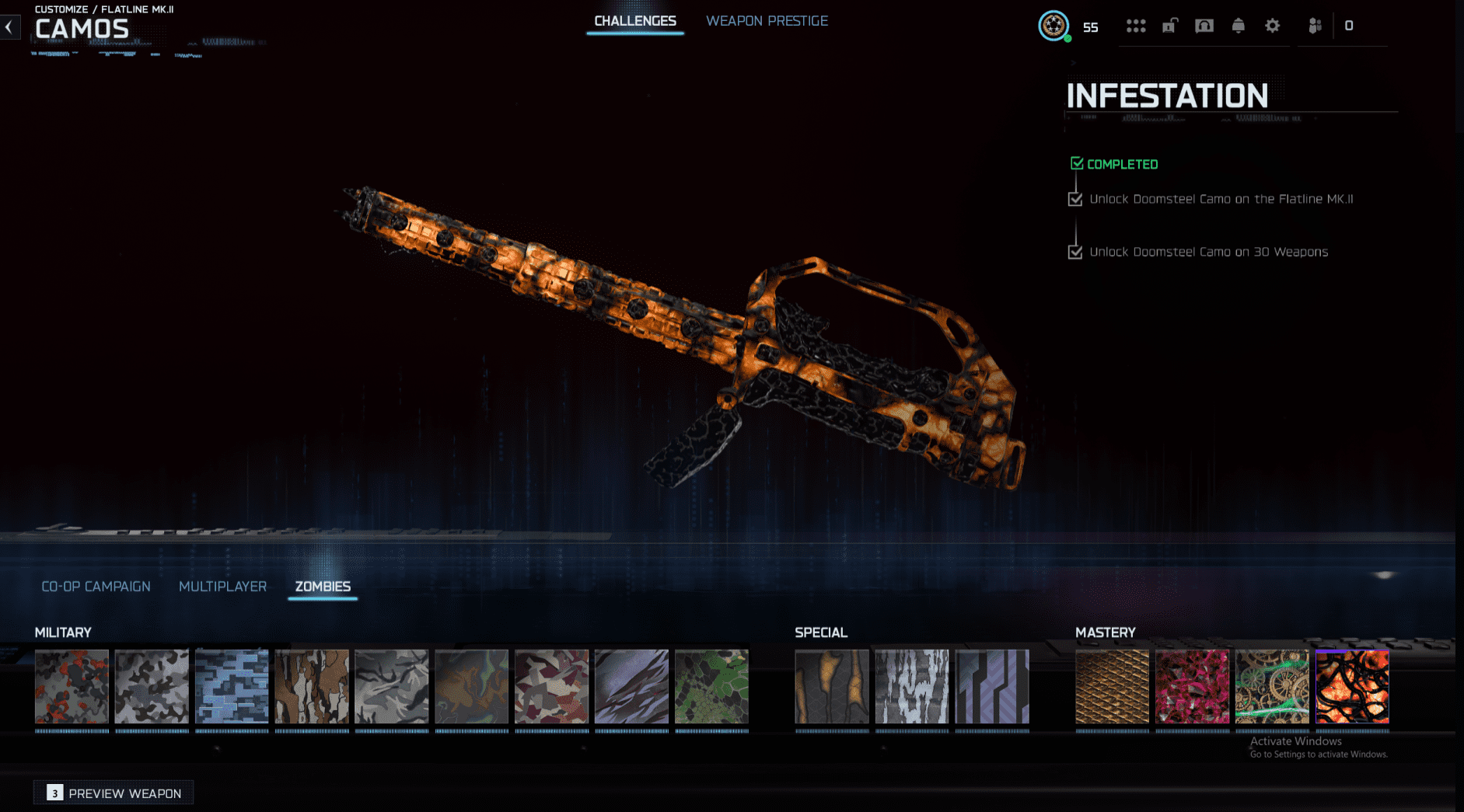Select the gold mesh mastery camo
This screenshot has height=812, width=1464.
click(1112, 687)
